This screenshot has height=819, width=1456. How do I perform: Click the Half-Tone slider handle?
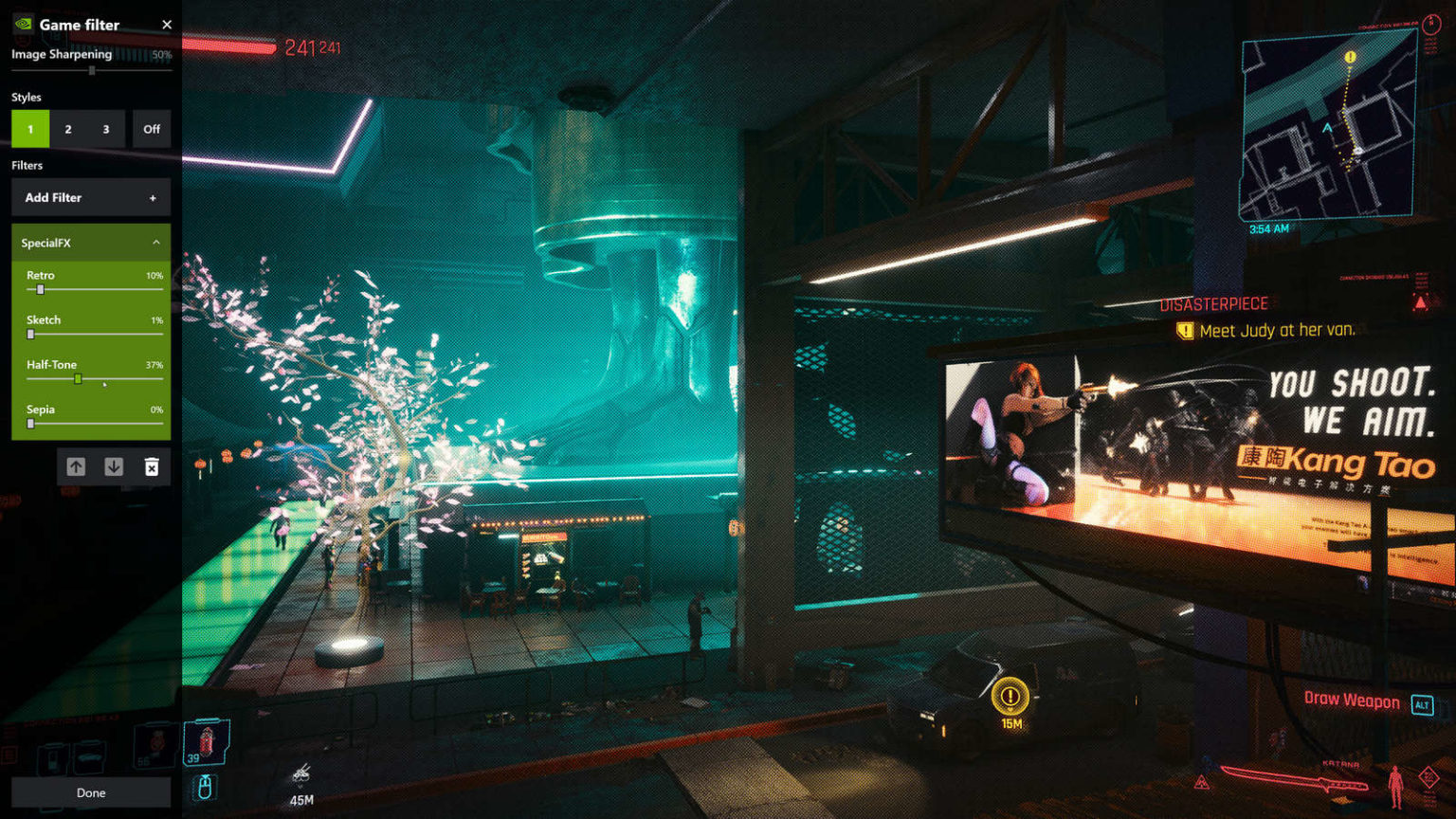point(78,379)
